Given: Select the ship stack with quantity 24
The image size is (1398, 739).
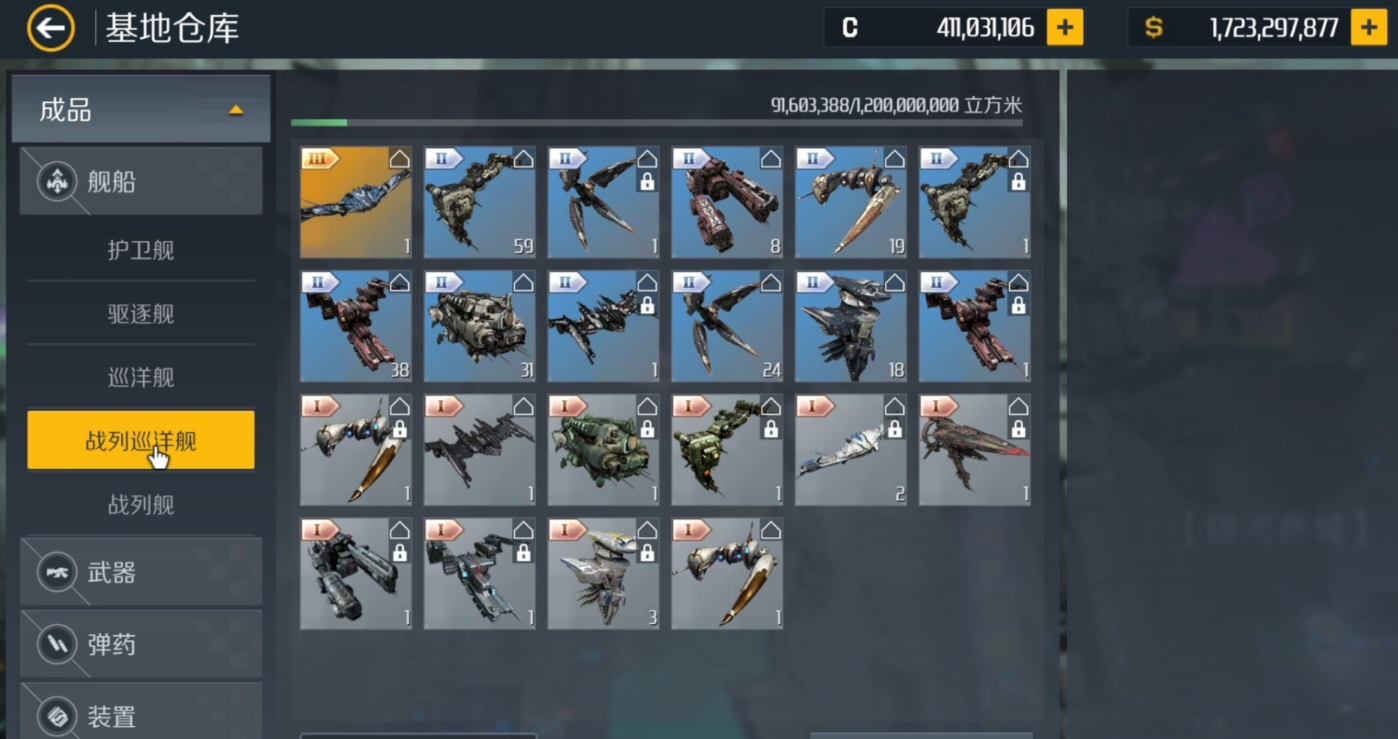Looking at the screenshot, I should 727,326.
